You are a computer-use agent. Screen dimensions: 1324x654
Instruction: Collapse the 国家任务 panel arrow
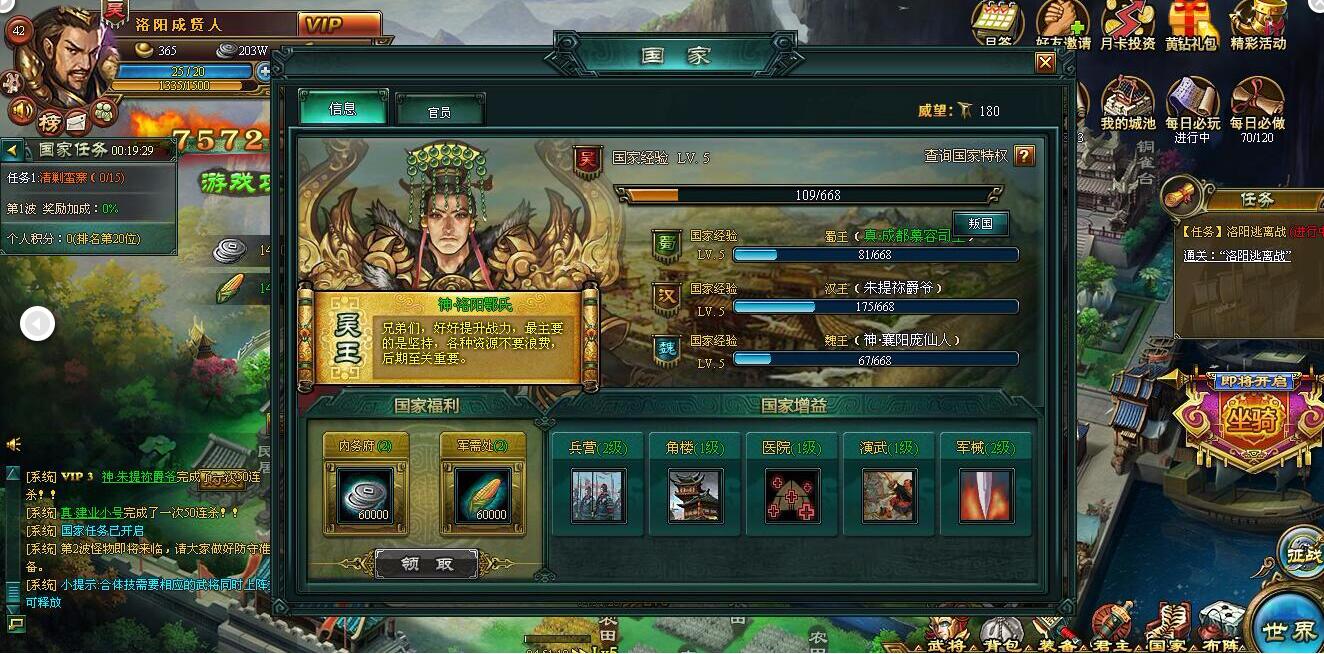12,150
